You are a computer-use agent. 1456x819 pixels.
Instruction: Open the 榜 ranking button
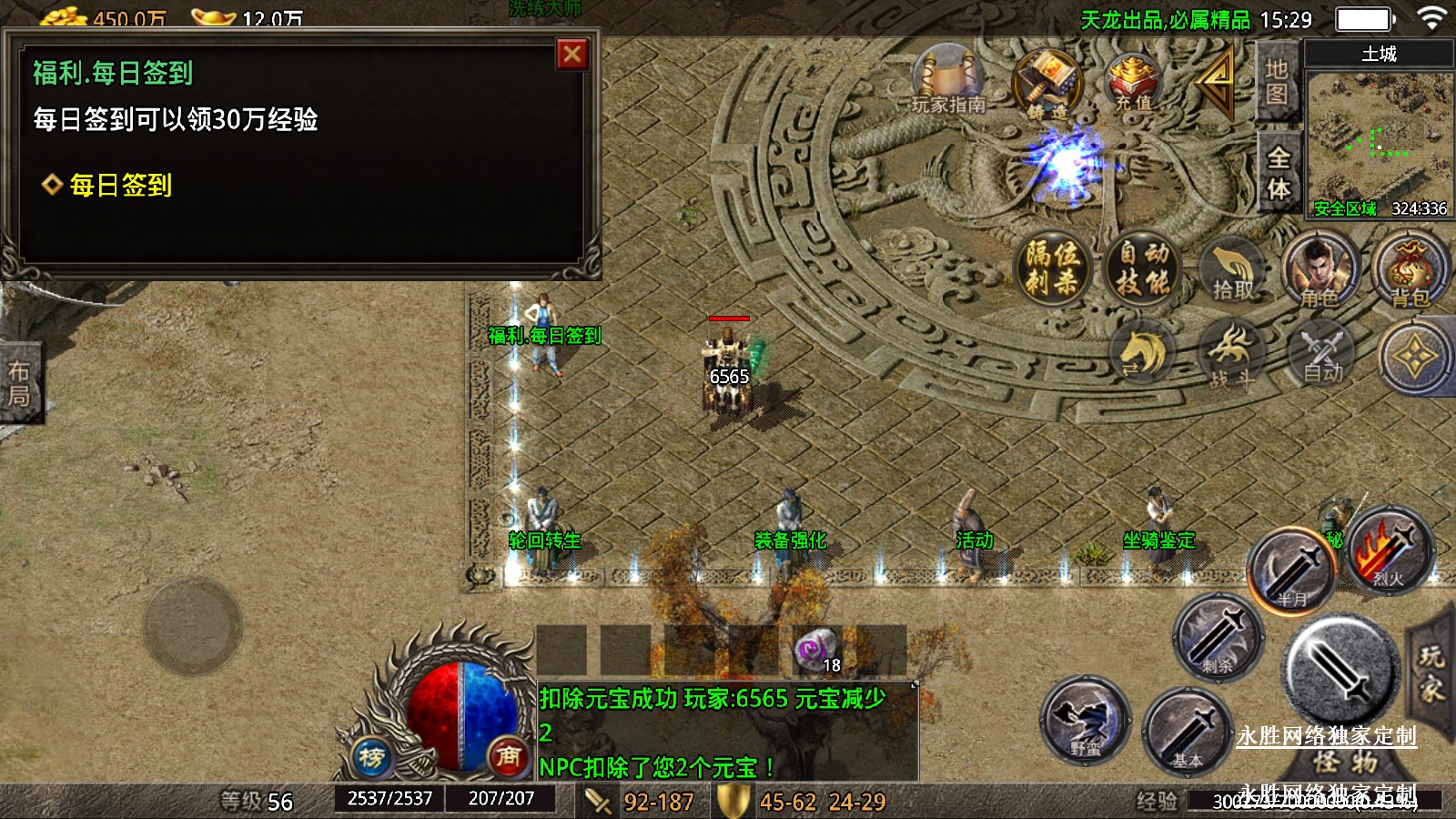point(371,756)
